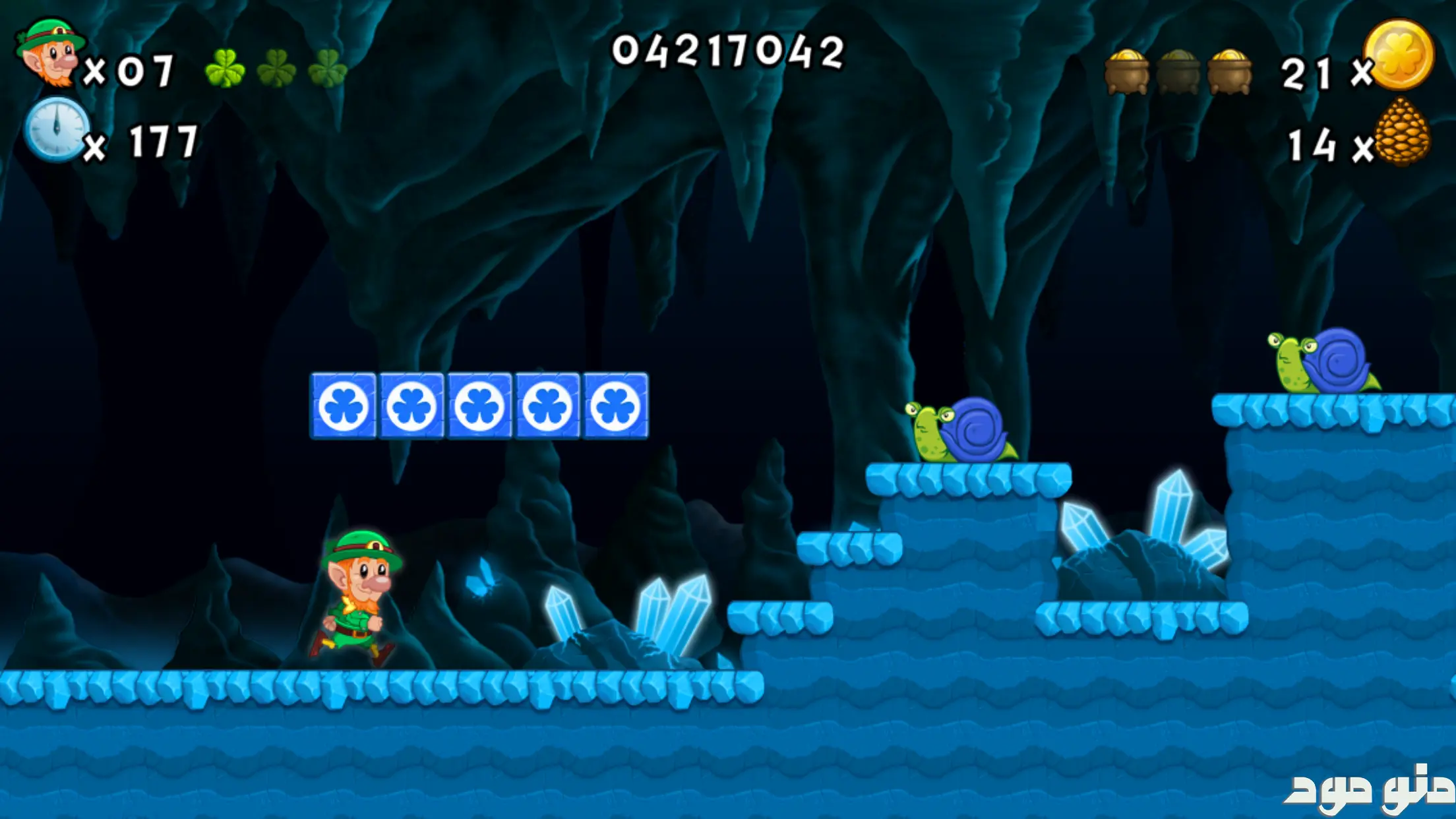This screenshot has height=819, width=1456.
Task: Select the clock timer icon
Action: coord(57,129)
